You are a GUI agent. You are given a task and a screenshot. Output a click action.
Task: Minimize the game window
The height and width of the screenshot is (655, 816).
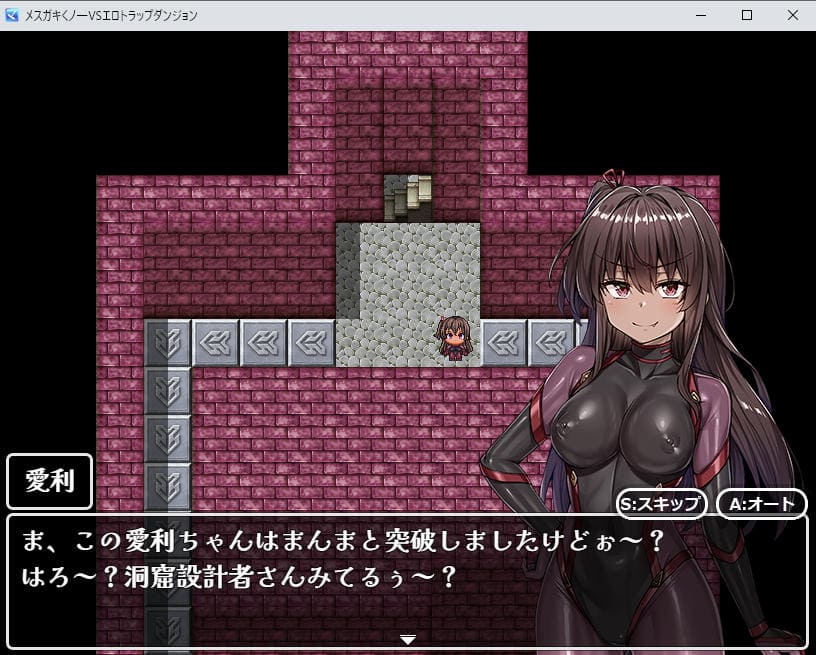700,15
